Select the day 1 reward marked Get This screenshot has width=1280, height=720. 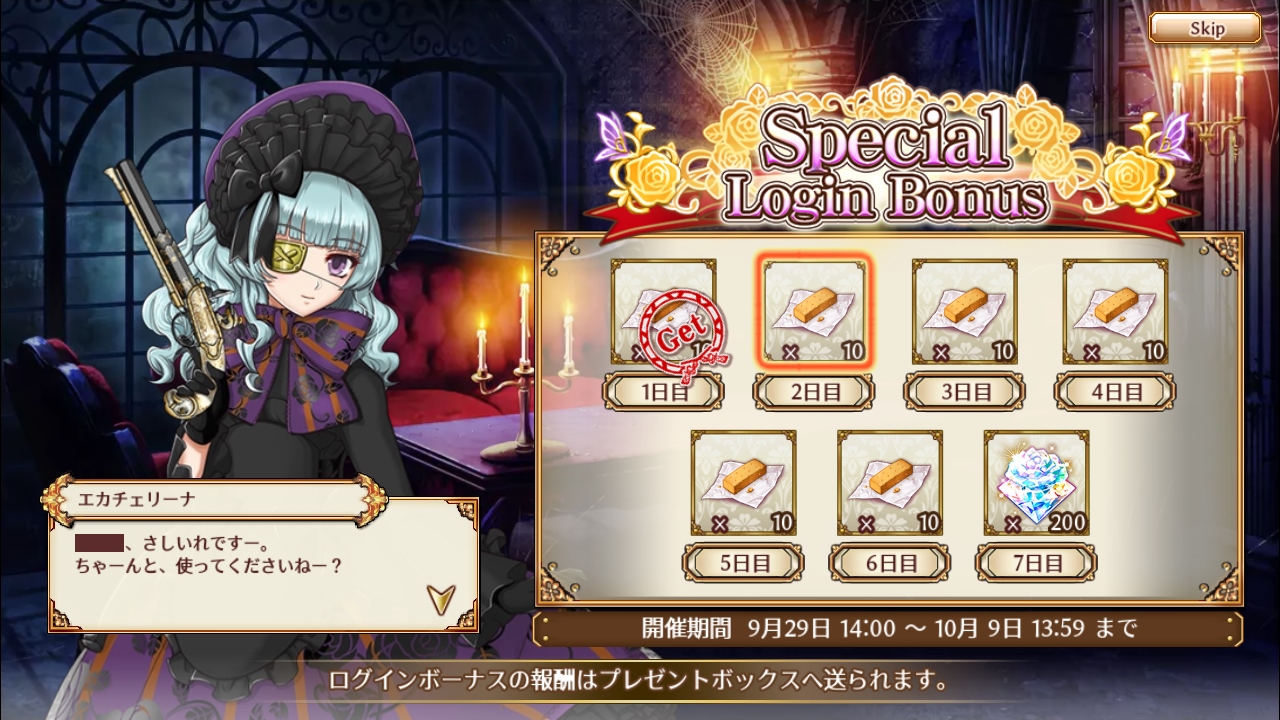coord(663,312)
